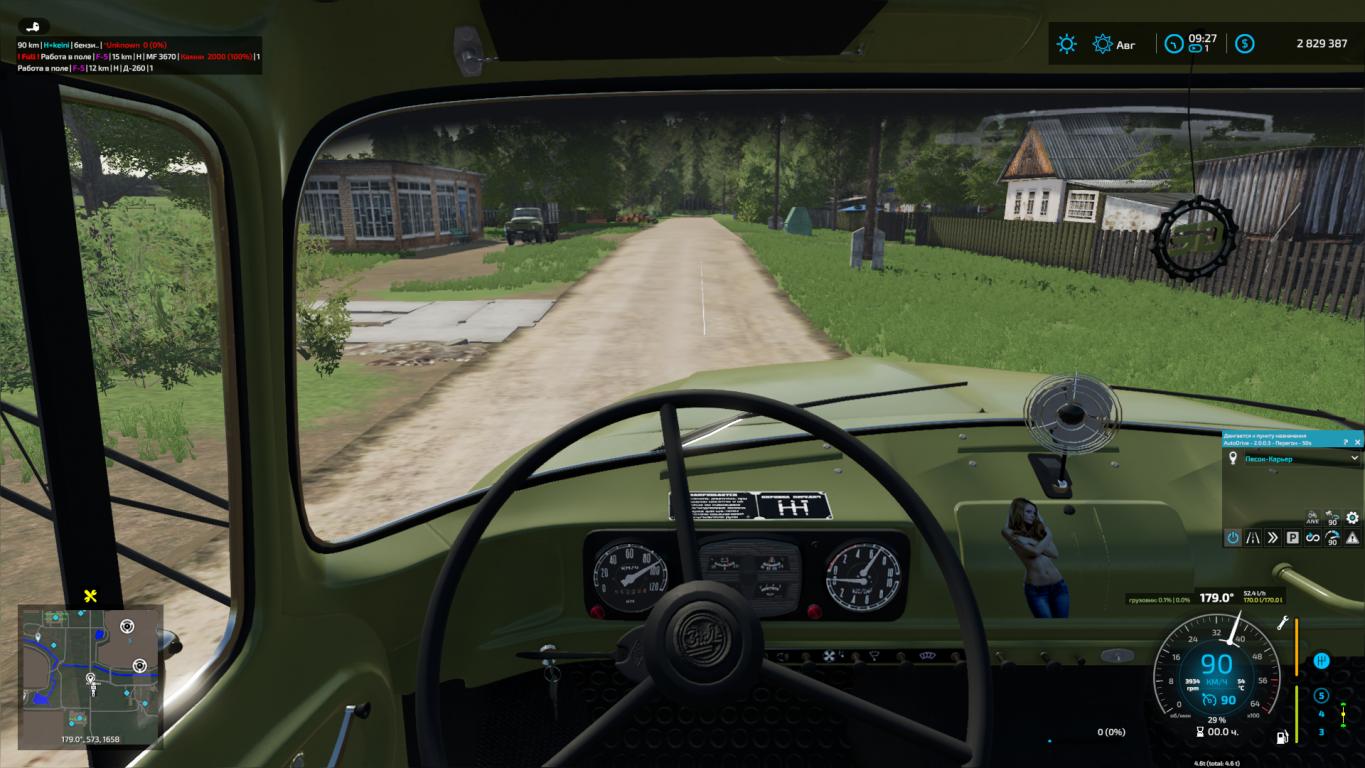The width and height of the screenshot is (1365, 768).
Task: Close the AutoDrive panel
Action: 1358,441
